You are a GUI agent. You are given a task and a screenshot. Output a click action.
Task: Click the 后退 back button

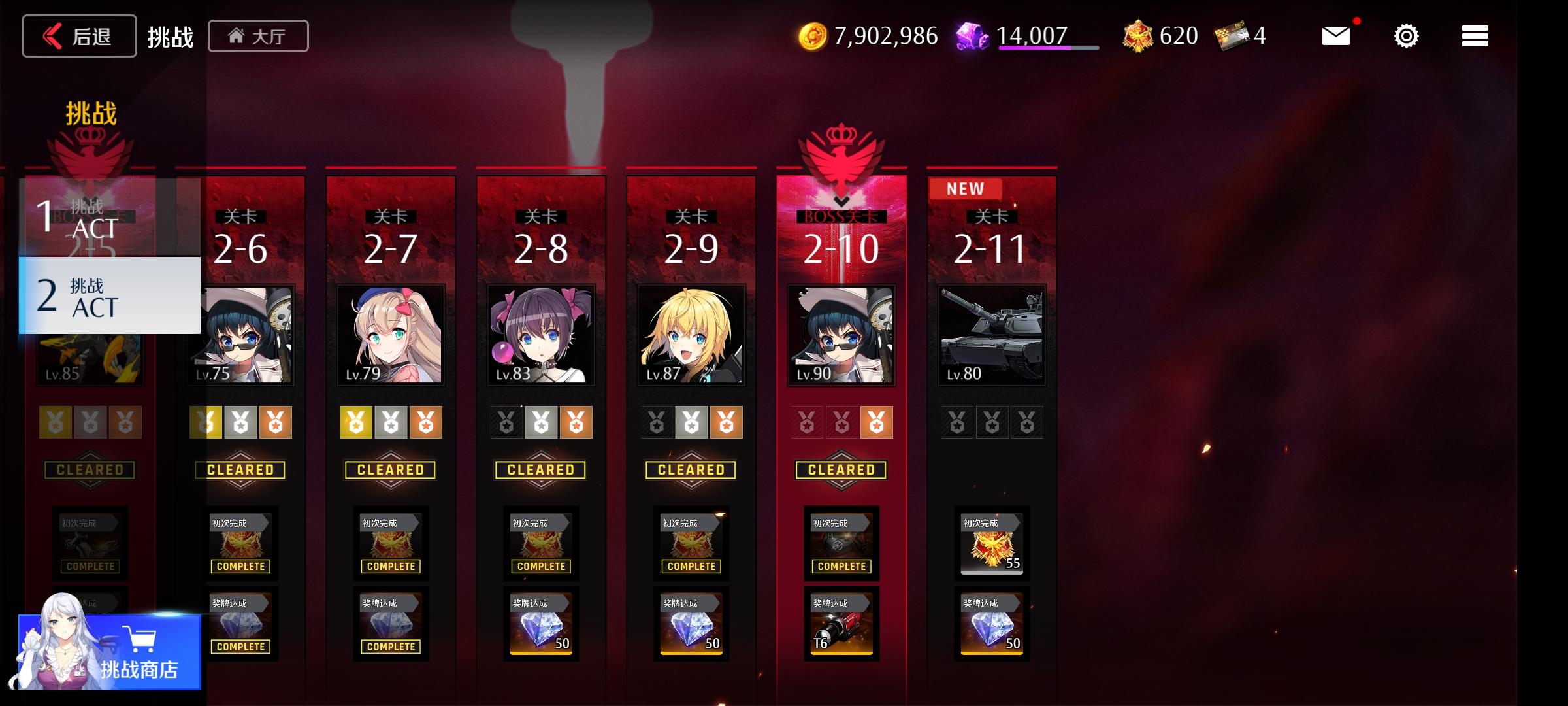[x=78, y=35]
